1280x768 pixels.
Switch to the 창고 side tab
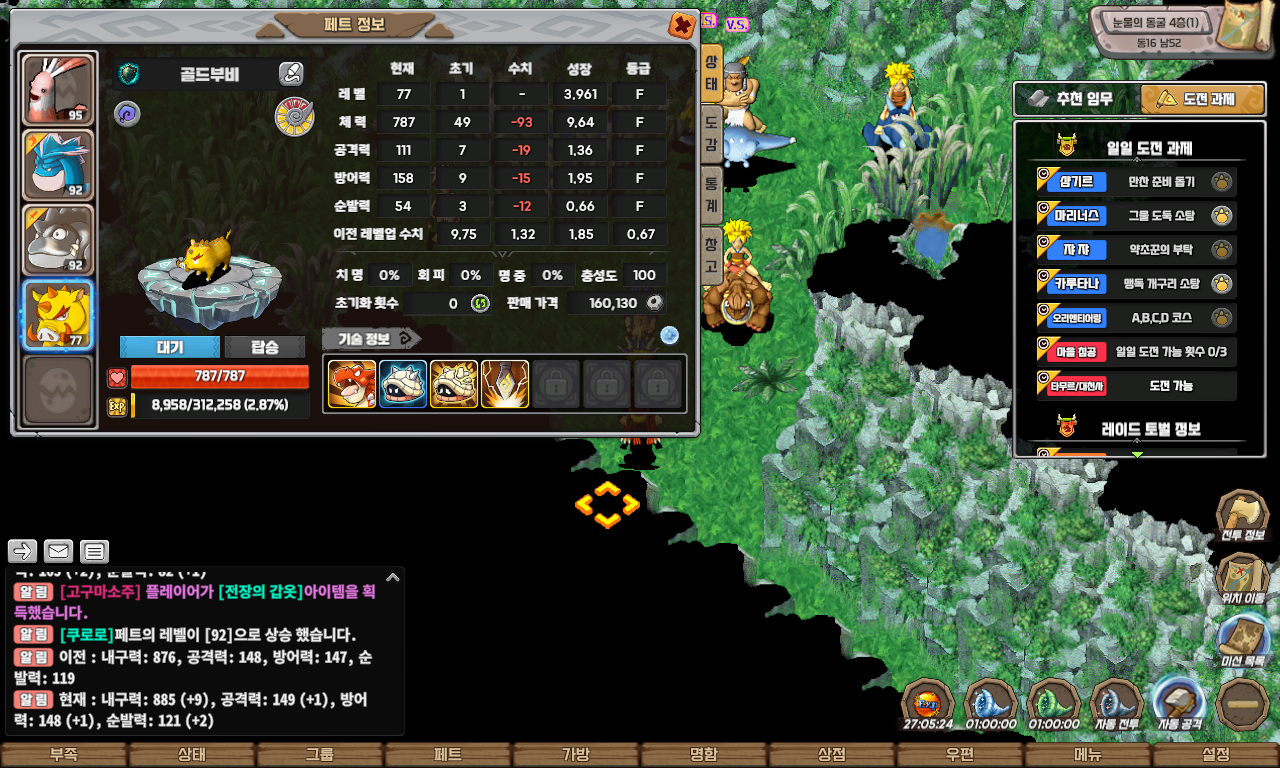click(711, 255)
